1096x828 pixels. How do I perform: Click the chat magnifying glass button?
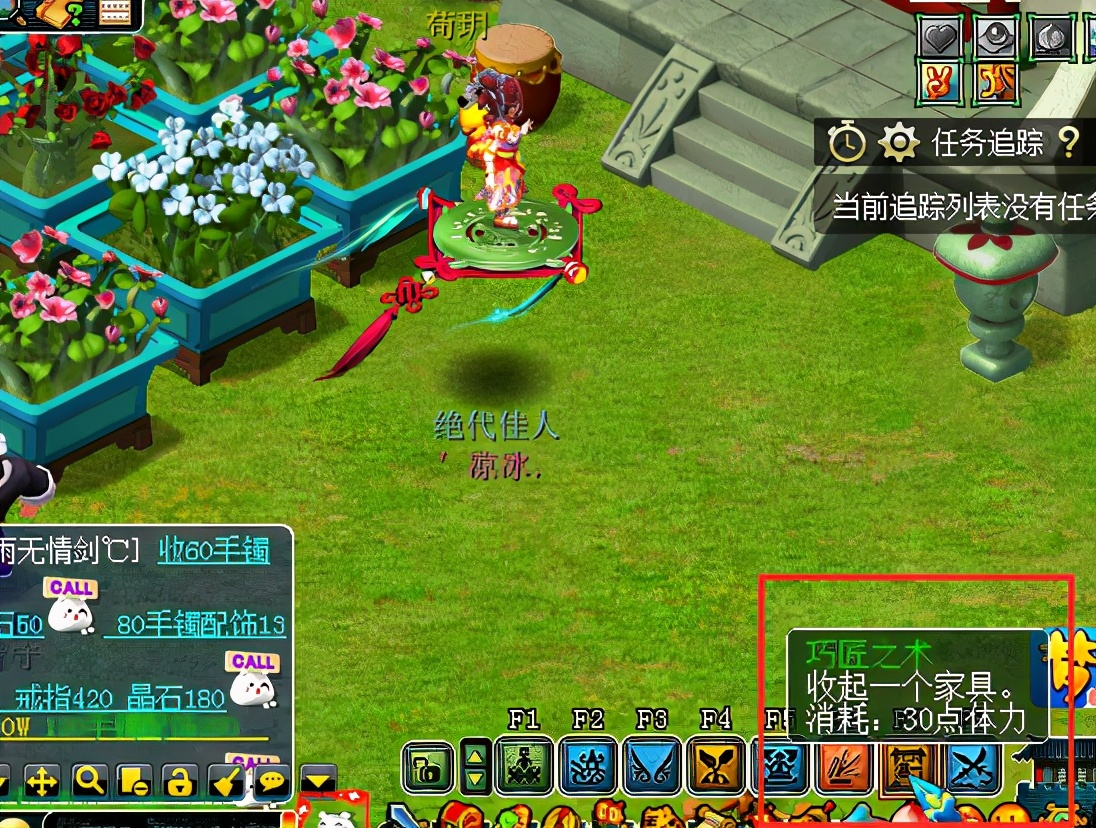coord(90,780)
